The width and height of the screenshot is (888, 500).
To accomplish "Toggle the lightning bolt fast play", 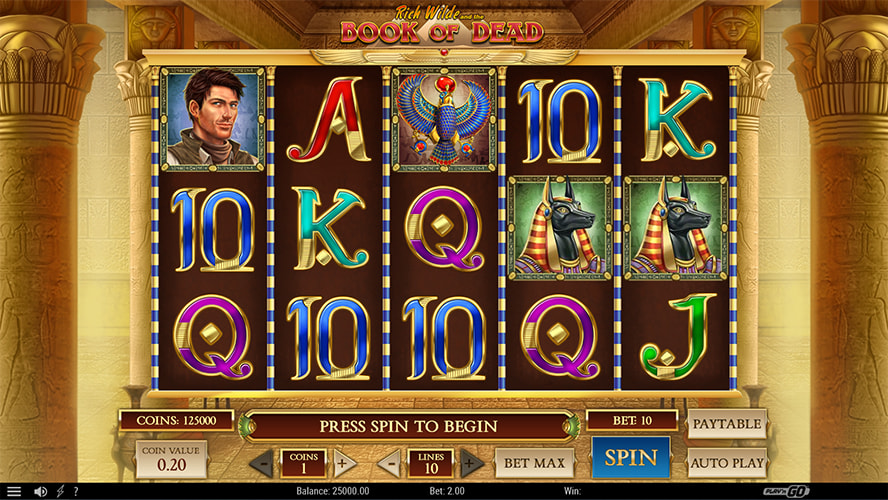I will click(61, 491).
